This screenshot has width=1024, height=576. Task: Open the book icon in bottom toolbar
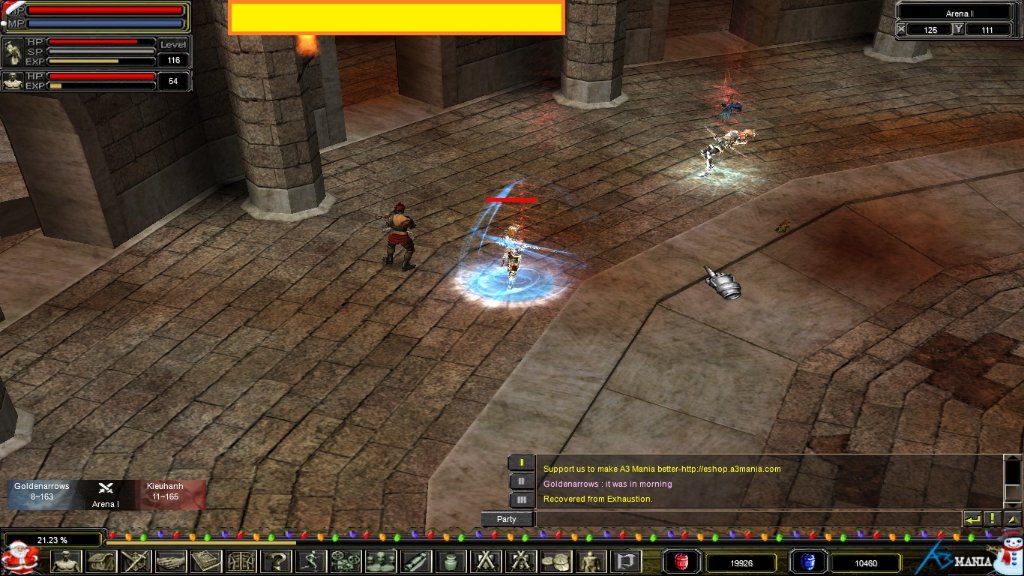206,562
